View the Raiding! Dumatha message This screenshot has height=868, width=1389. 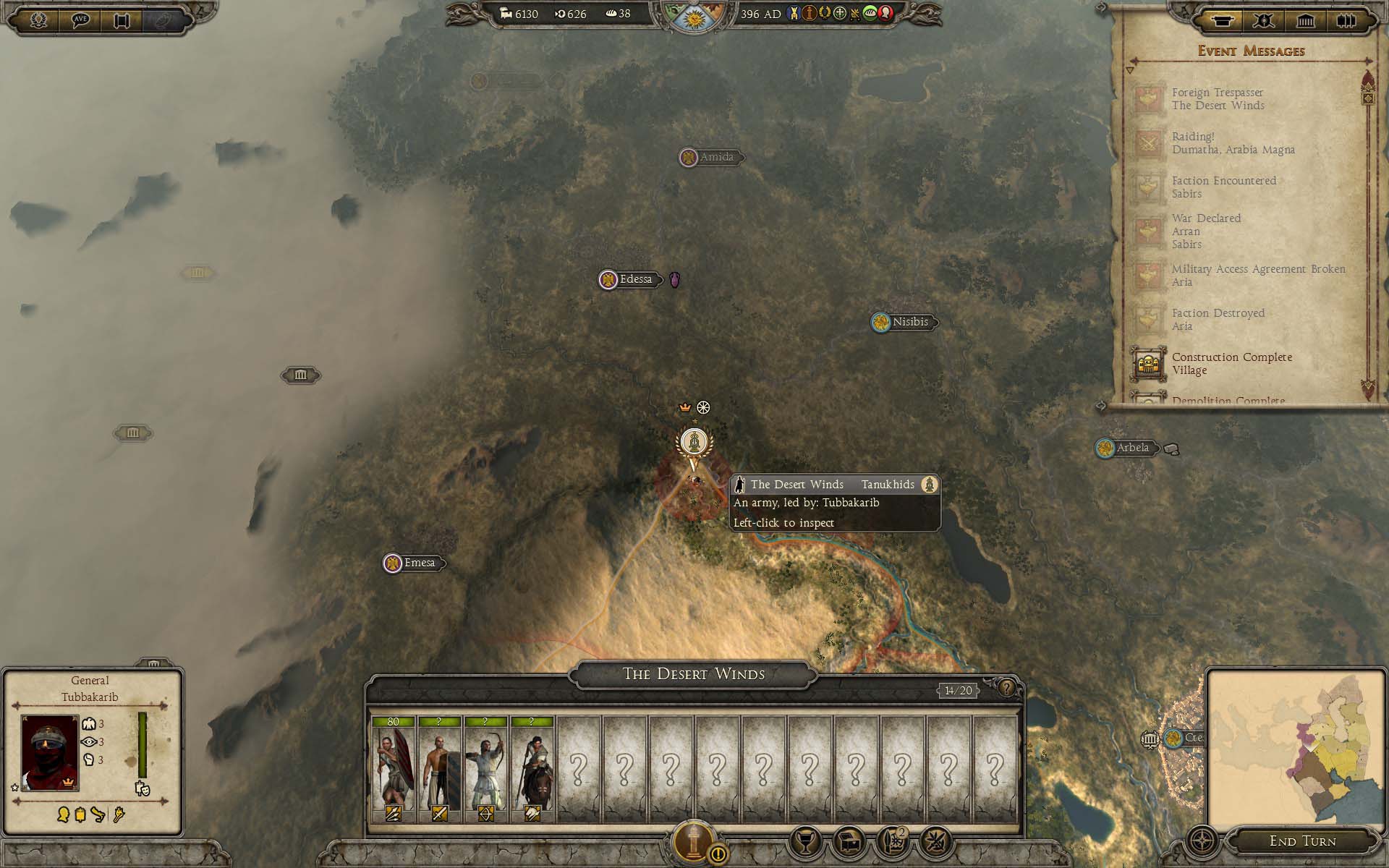tap(1233, 143)
